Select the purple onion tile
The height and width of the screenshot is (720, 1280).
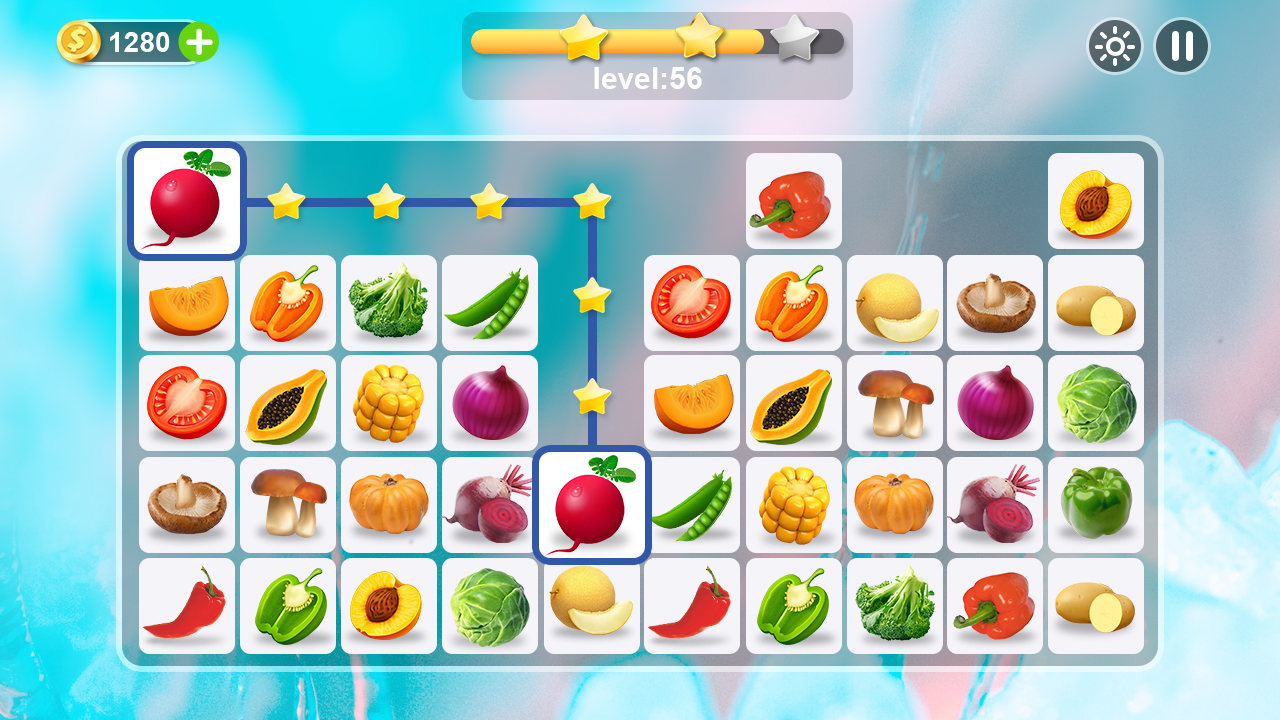tap(490, 402)
